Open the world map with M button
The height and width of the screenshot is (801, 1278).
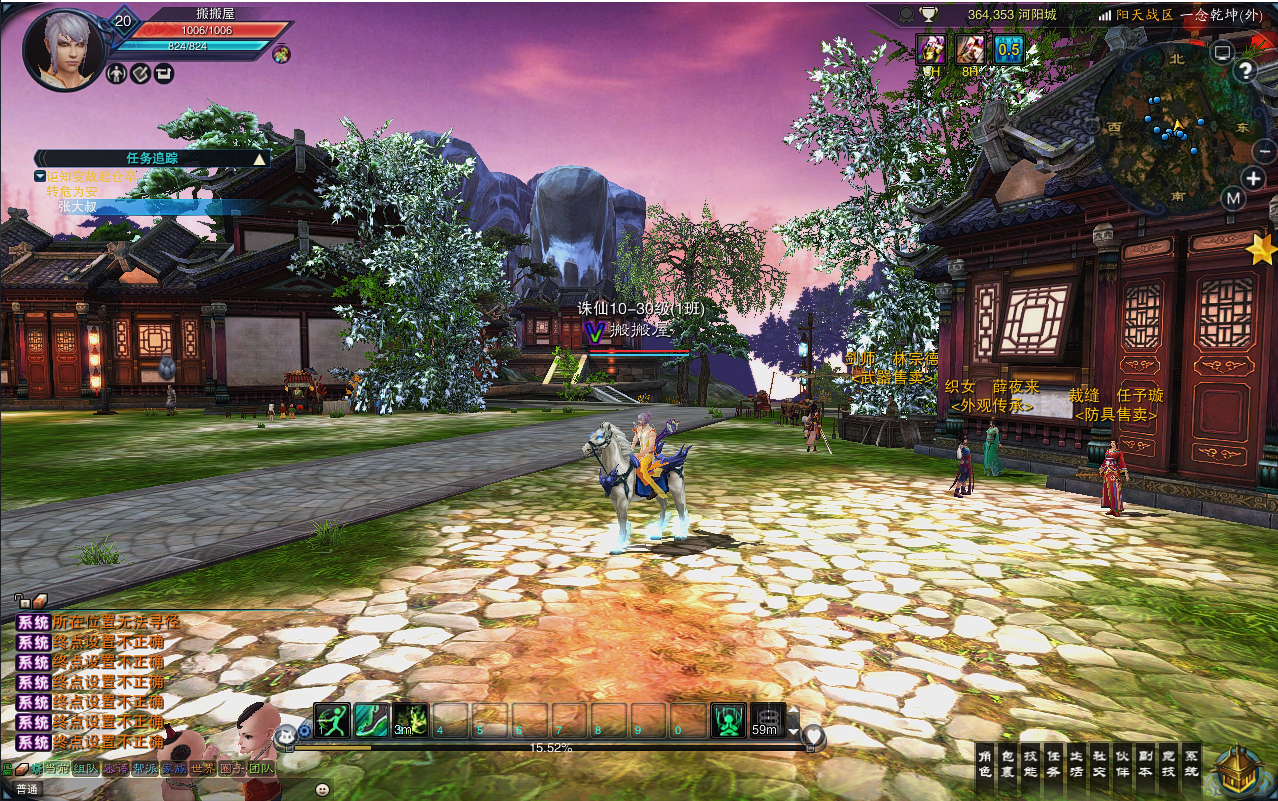pos(1233,198)
